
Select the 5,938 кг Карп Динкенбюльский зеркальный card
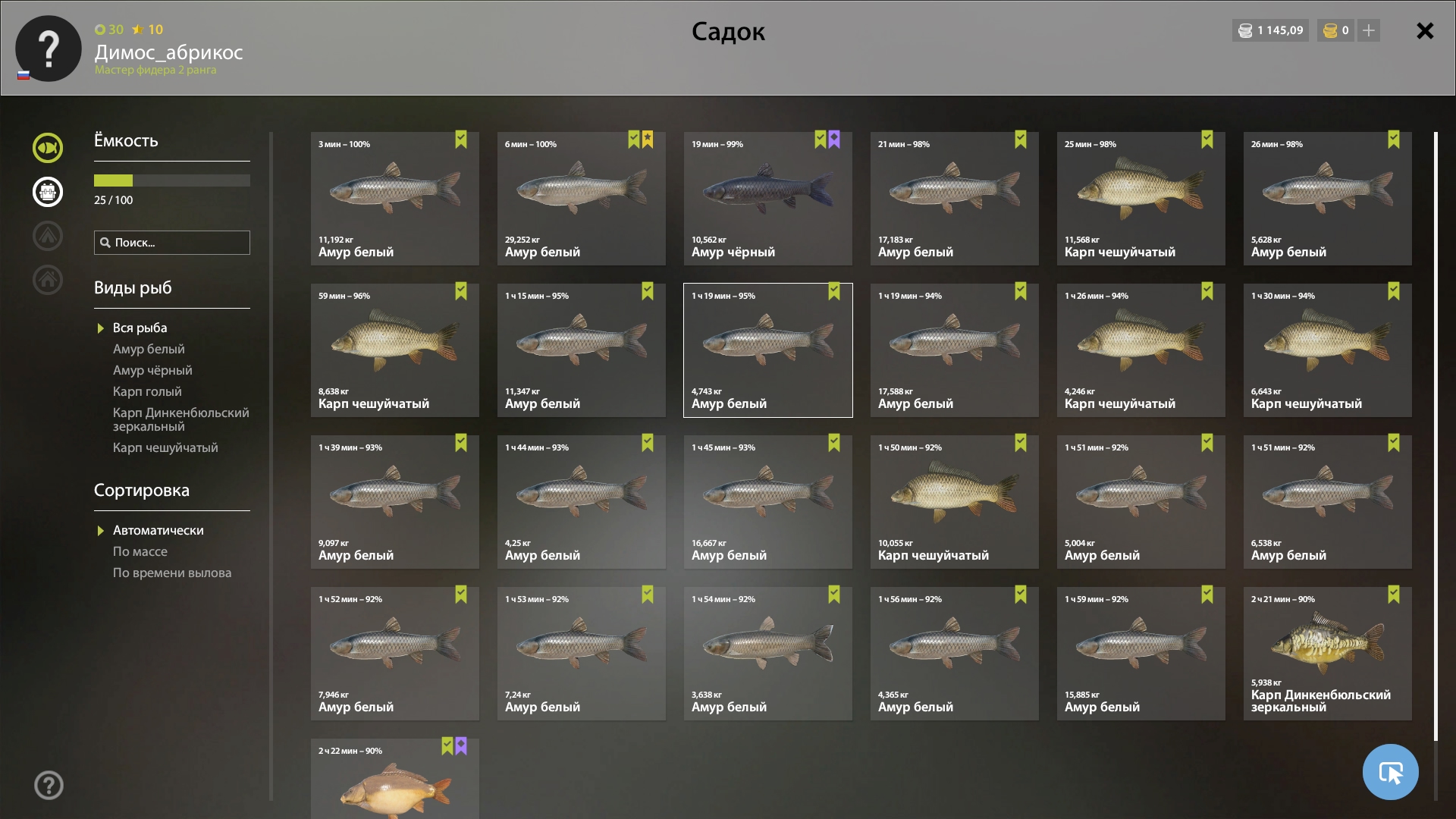[1327, 654]
